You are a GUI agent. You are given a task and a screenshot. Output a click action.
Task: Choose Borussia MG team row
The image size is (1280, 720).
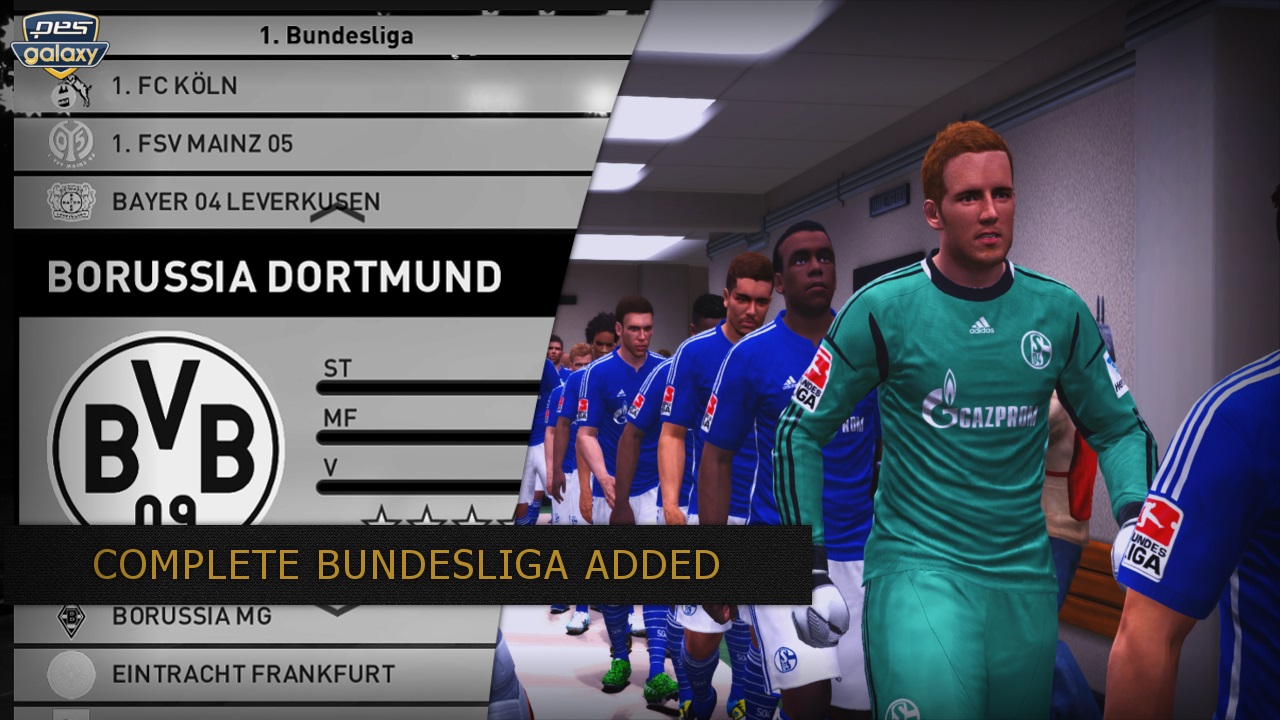click(x=192, y=616)
